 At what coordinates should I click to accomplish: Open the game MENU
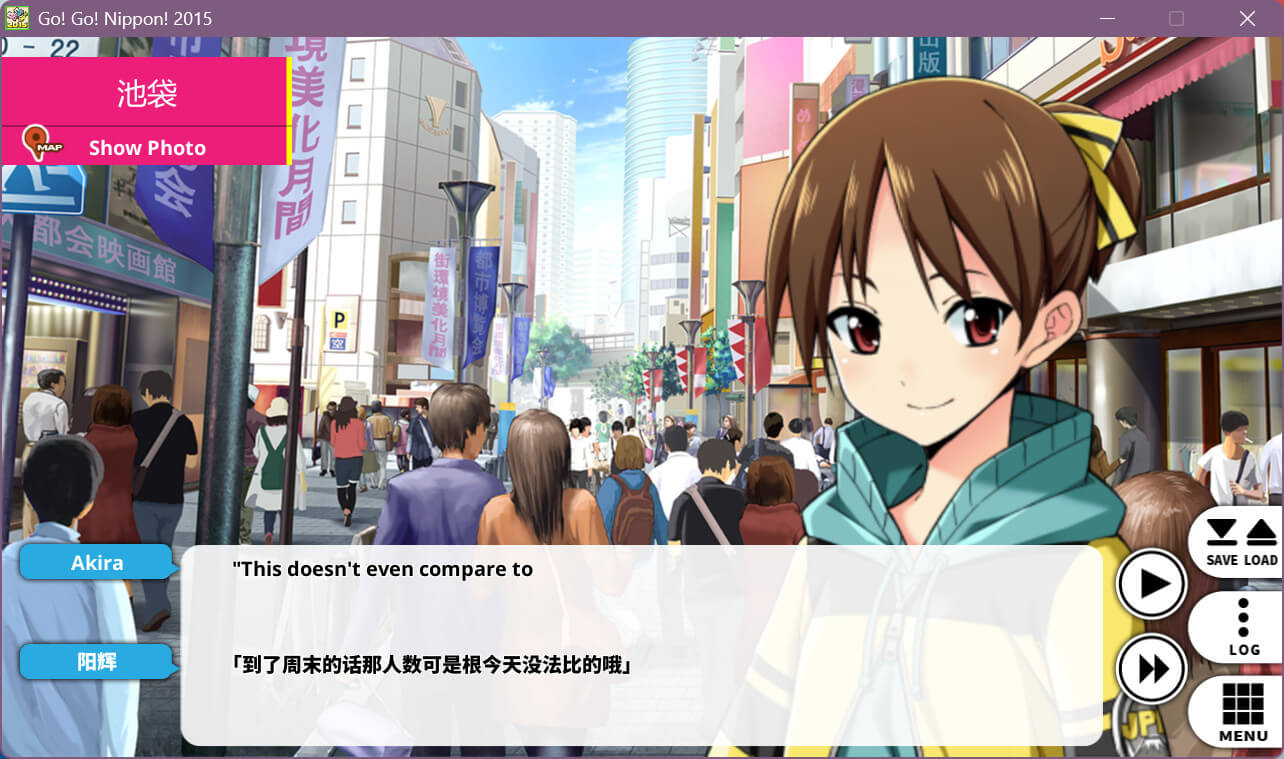[x=1243, y=713]
